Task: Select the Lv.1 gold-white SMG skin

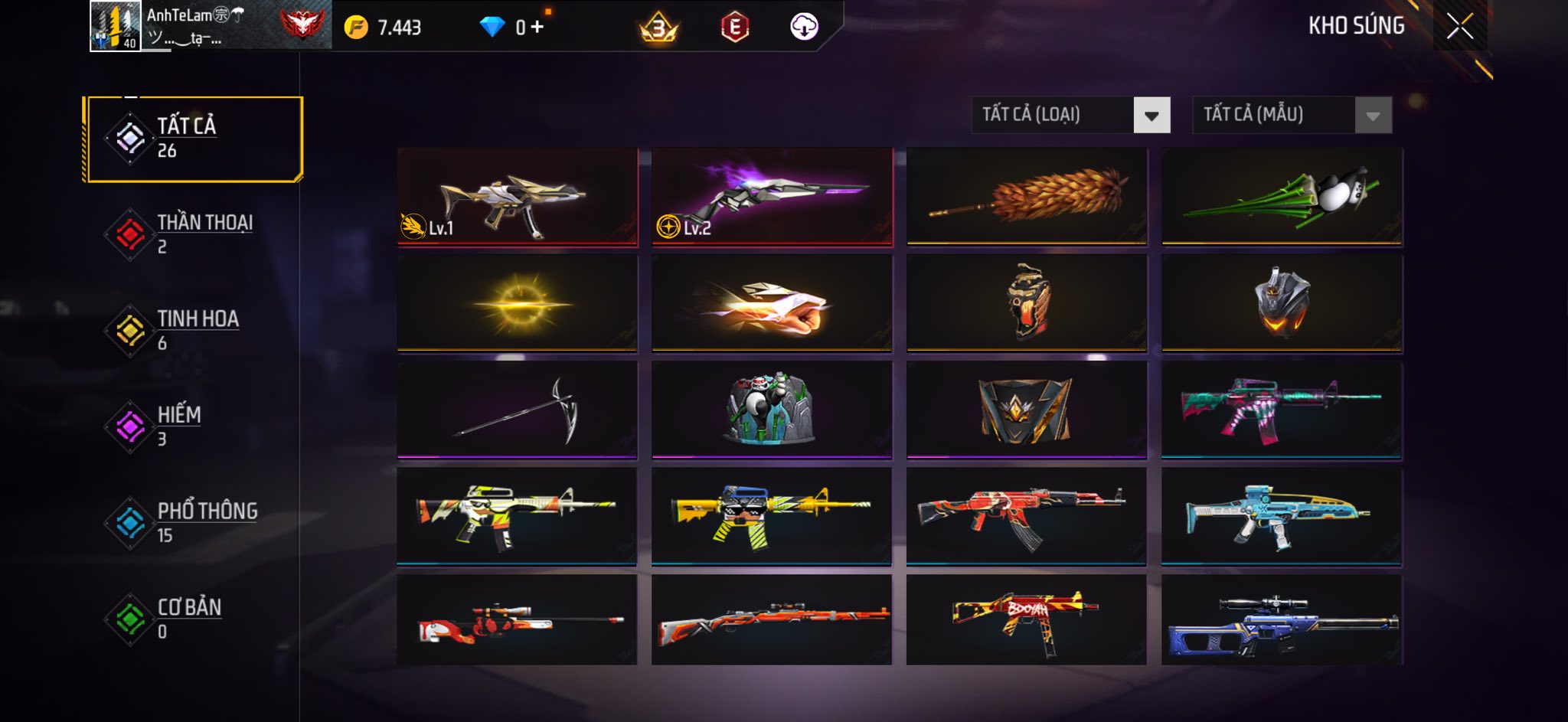Action: pos(518,198)
